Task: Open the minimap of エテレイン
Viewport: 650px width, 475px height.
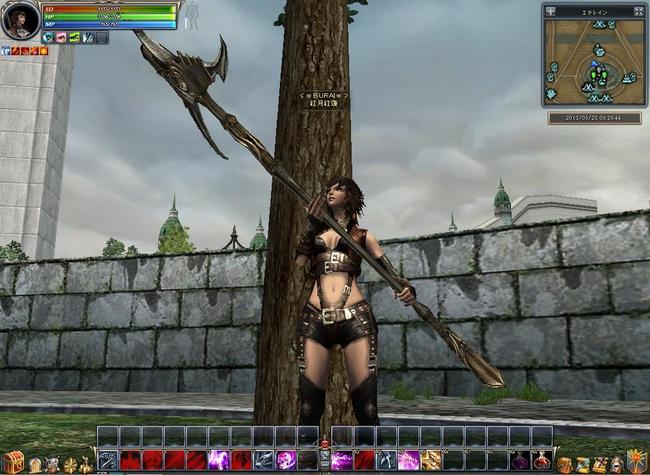Action: (594, 66)
